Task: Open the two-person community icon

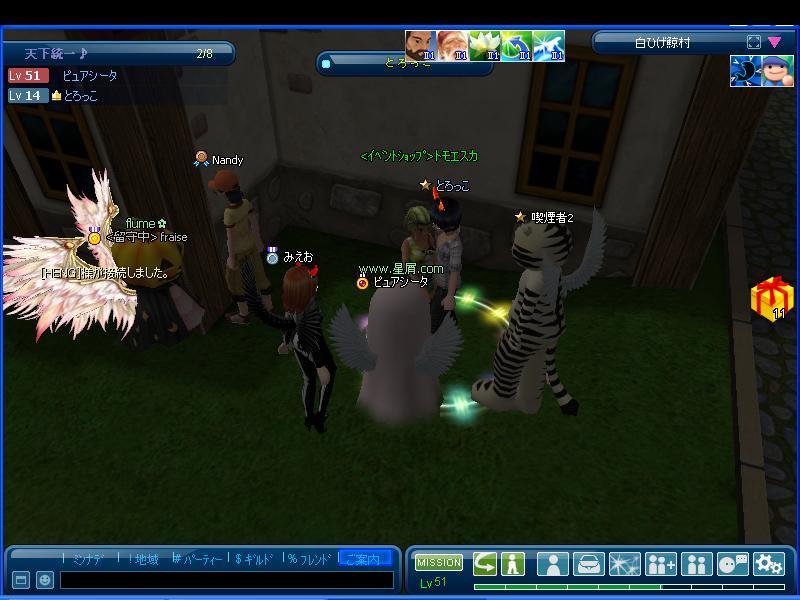Action: pos(696,564)
